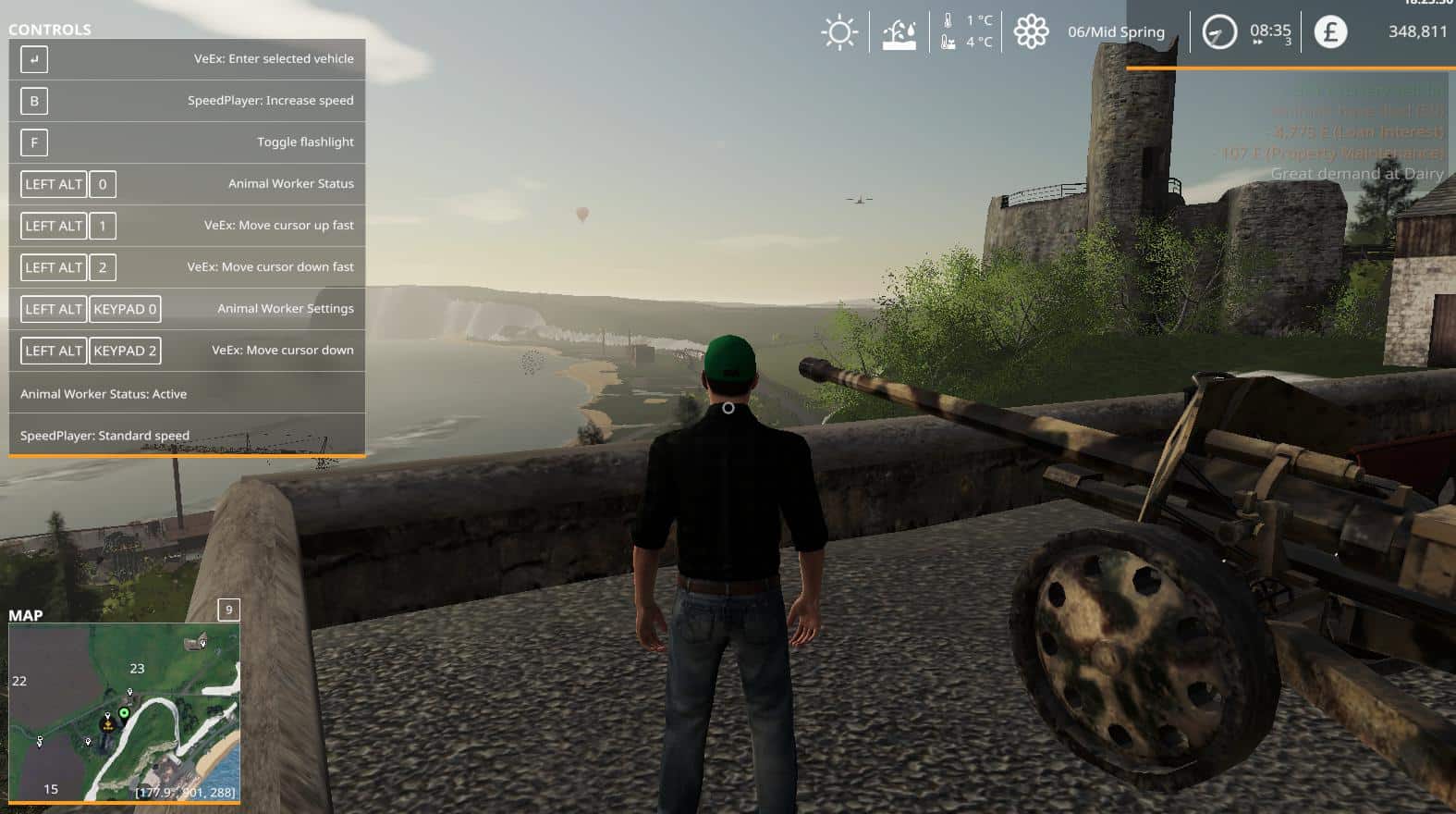
Task: Select the green player marker on minimap
Action: pyautogui.click(x=124, y=713)
